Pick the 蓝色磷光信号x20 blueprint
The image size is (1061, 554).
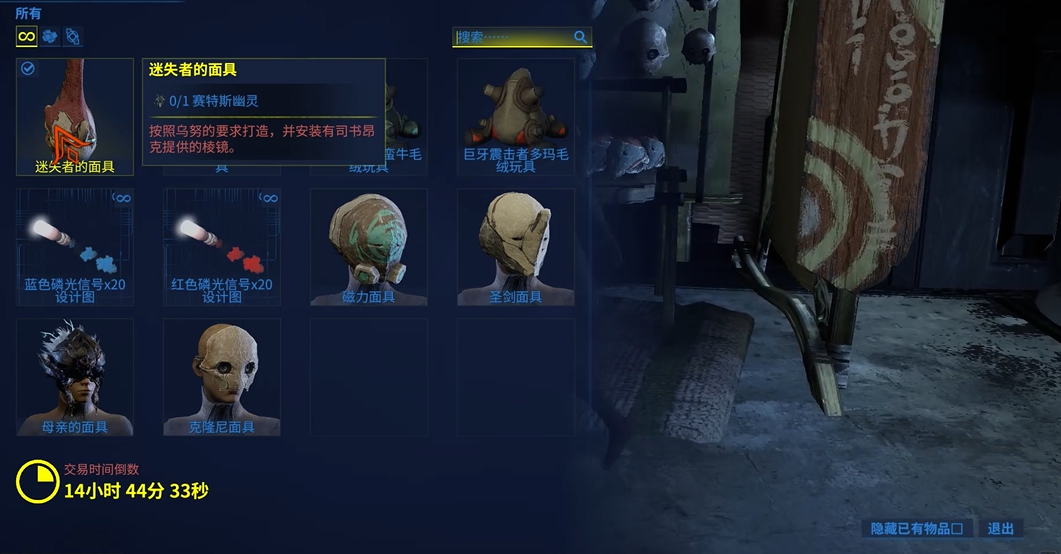pos(75,247)
